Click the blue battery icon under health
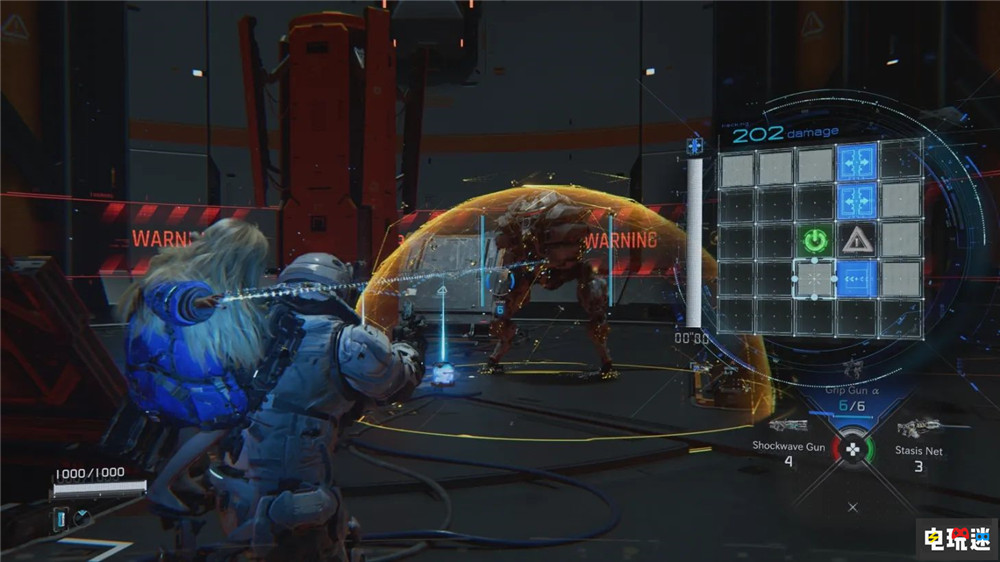Image resolution: width=1000 pixels, height=562 pixels. tap(60, 518)
